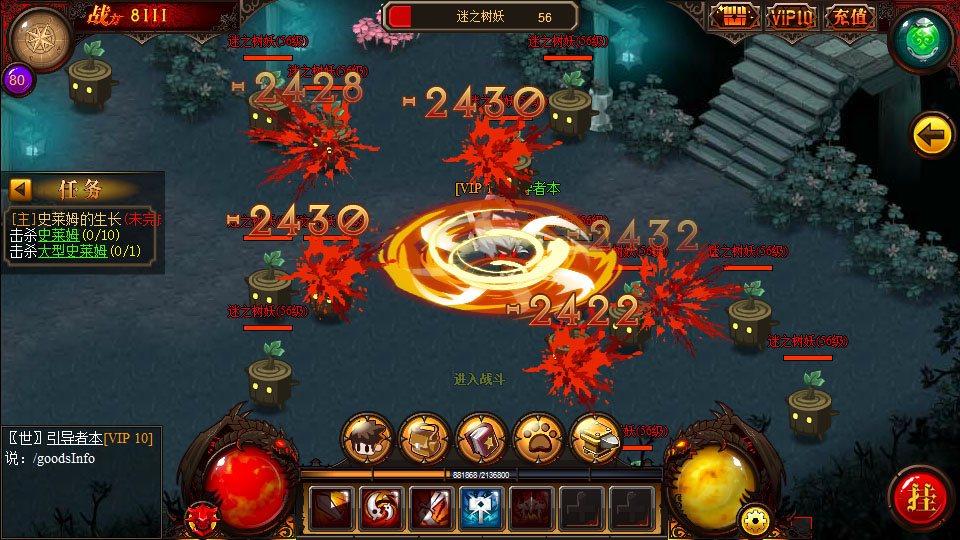Open the gold gear settings button
Image resolution: width=960 pixels, height=540 pixels.
[x=753, y=519]
